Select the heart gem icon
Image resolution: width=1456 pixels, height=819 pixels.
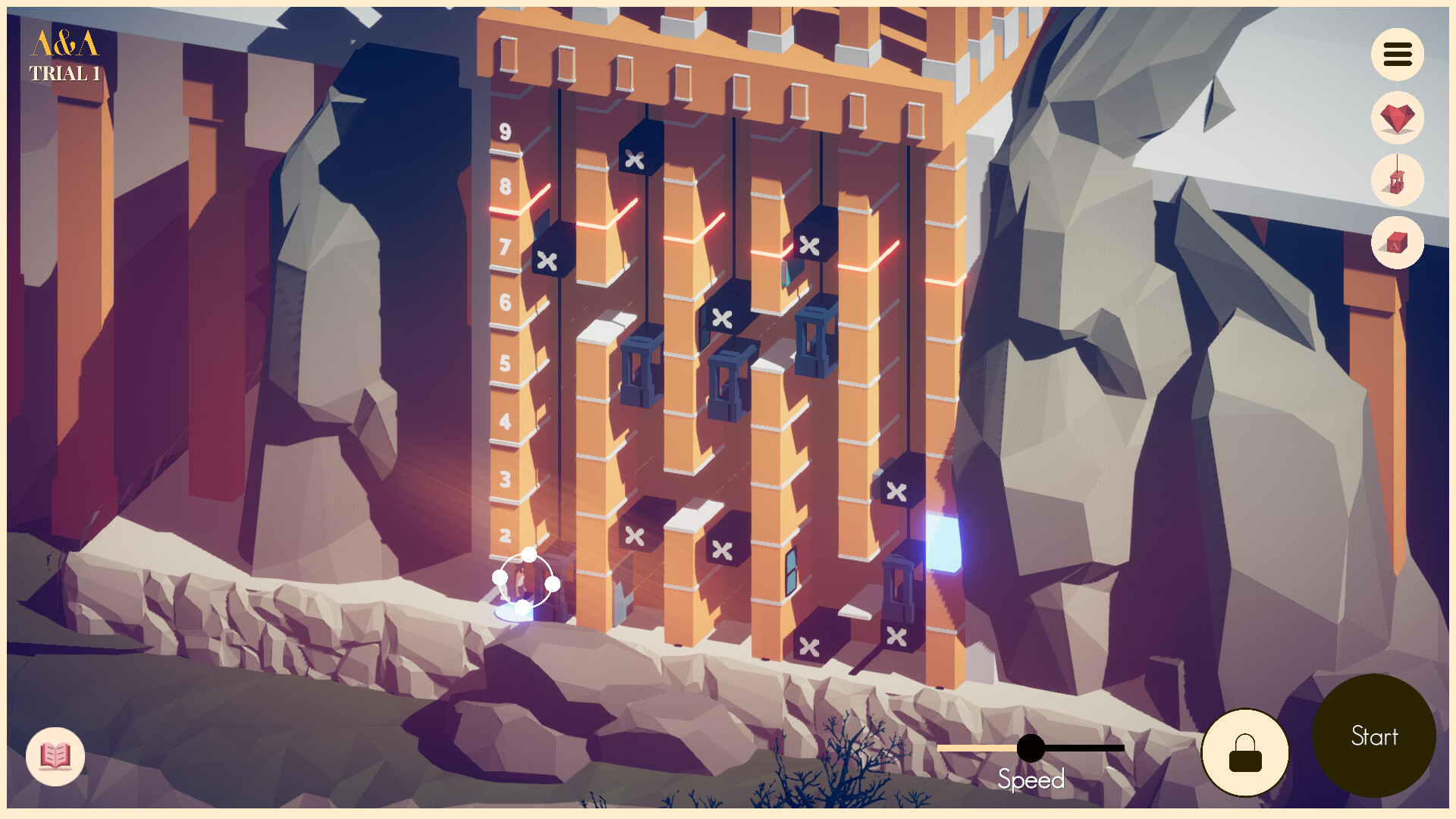point(1396,118)
